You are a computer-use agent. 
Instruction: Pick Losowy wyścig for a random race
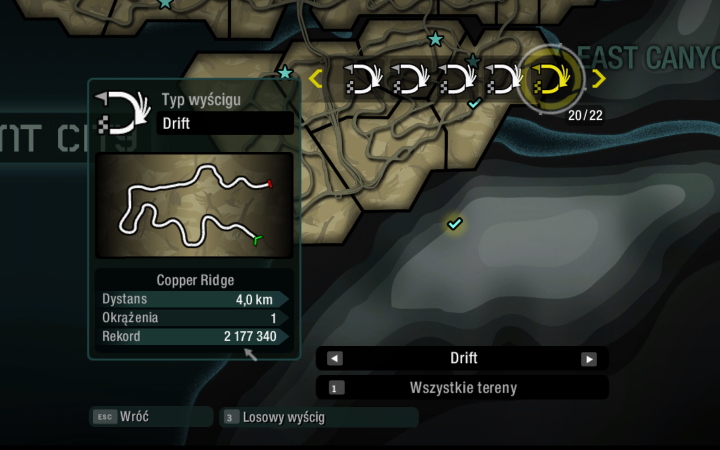(x=318, y=417)
